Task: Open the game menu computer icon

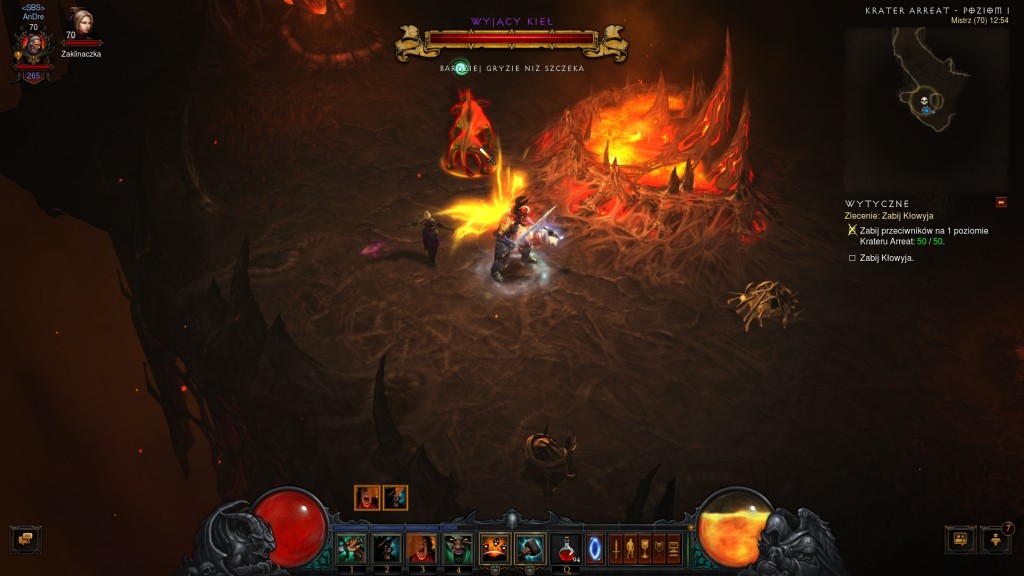Action: click(x=673, y=549)
